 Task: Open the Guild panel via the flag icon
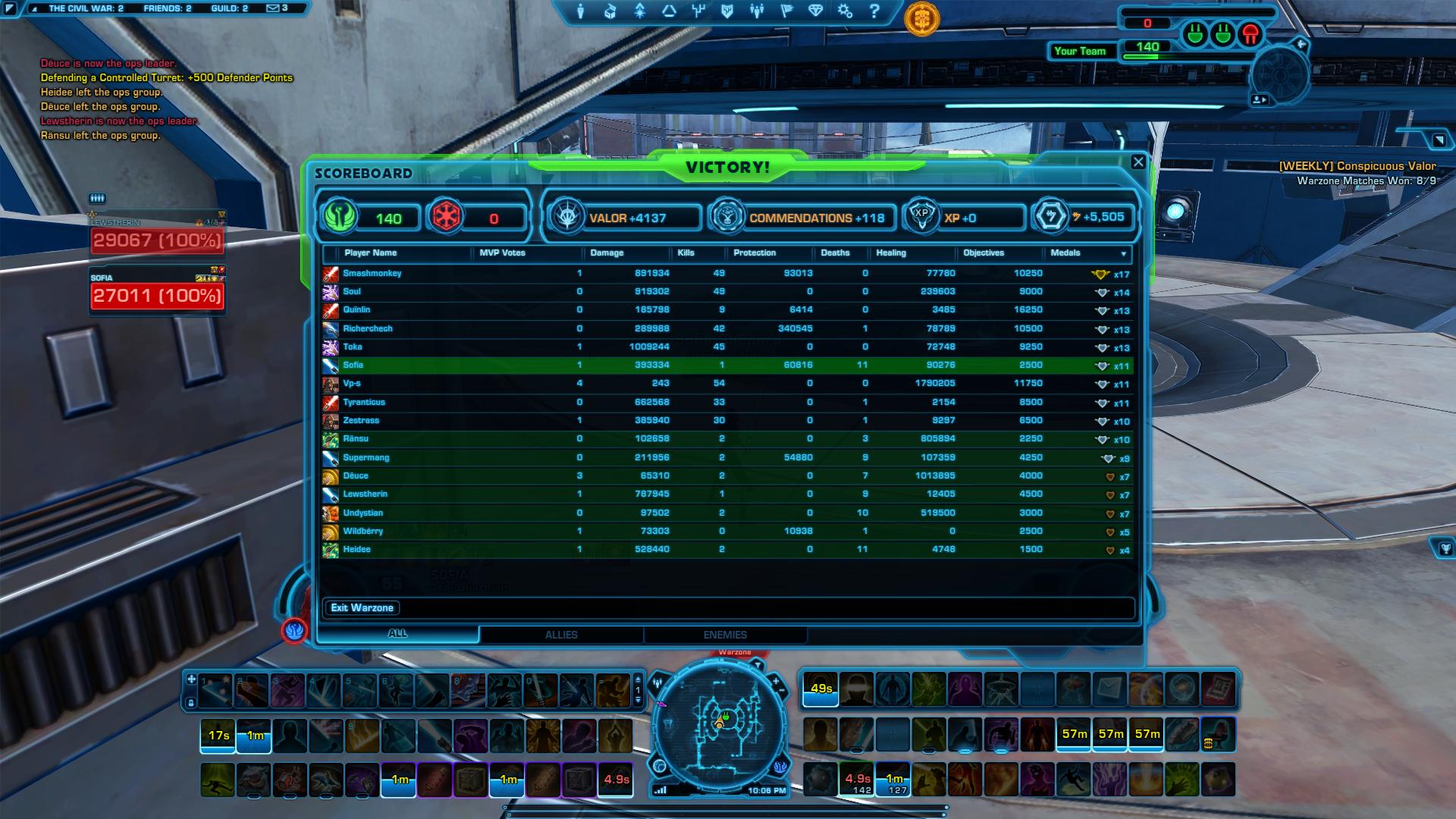[787, 11]
